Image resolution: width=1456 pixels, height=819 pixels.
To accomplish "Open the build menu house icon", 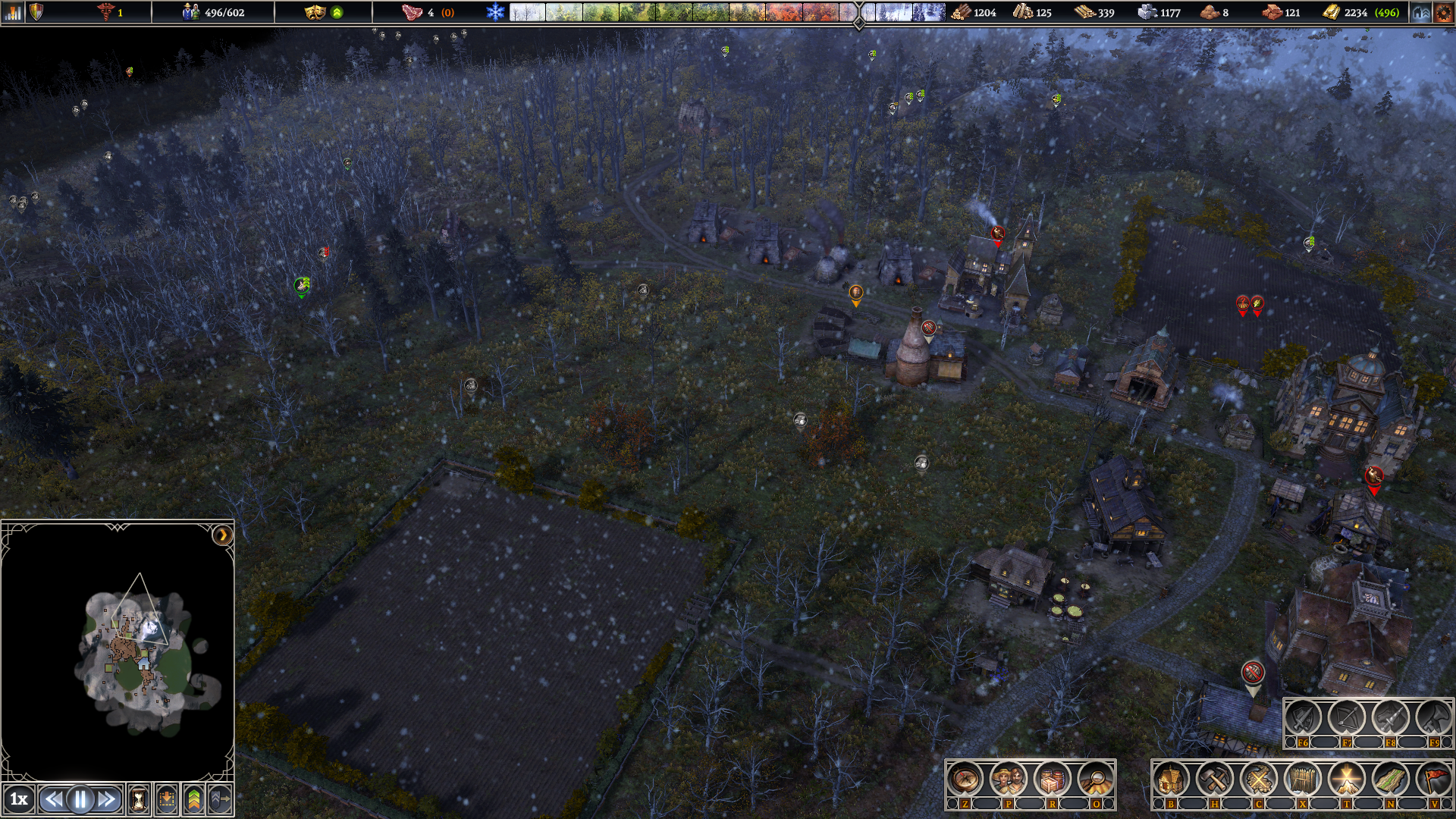I will (x=1171, y=778).
